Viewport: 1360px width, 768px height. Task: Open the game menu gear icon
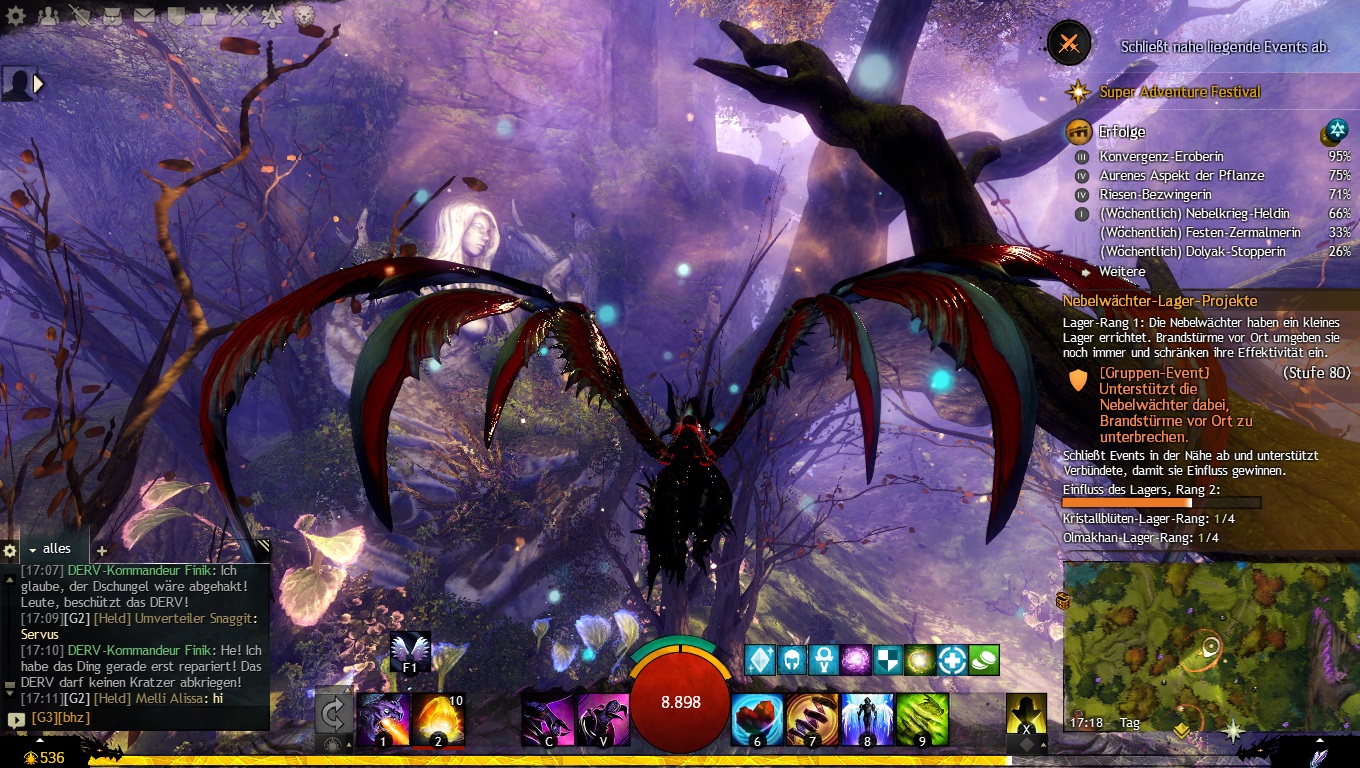tap(16, 15)
